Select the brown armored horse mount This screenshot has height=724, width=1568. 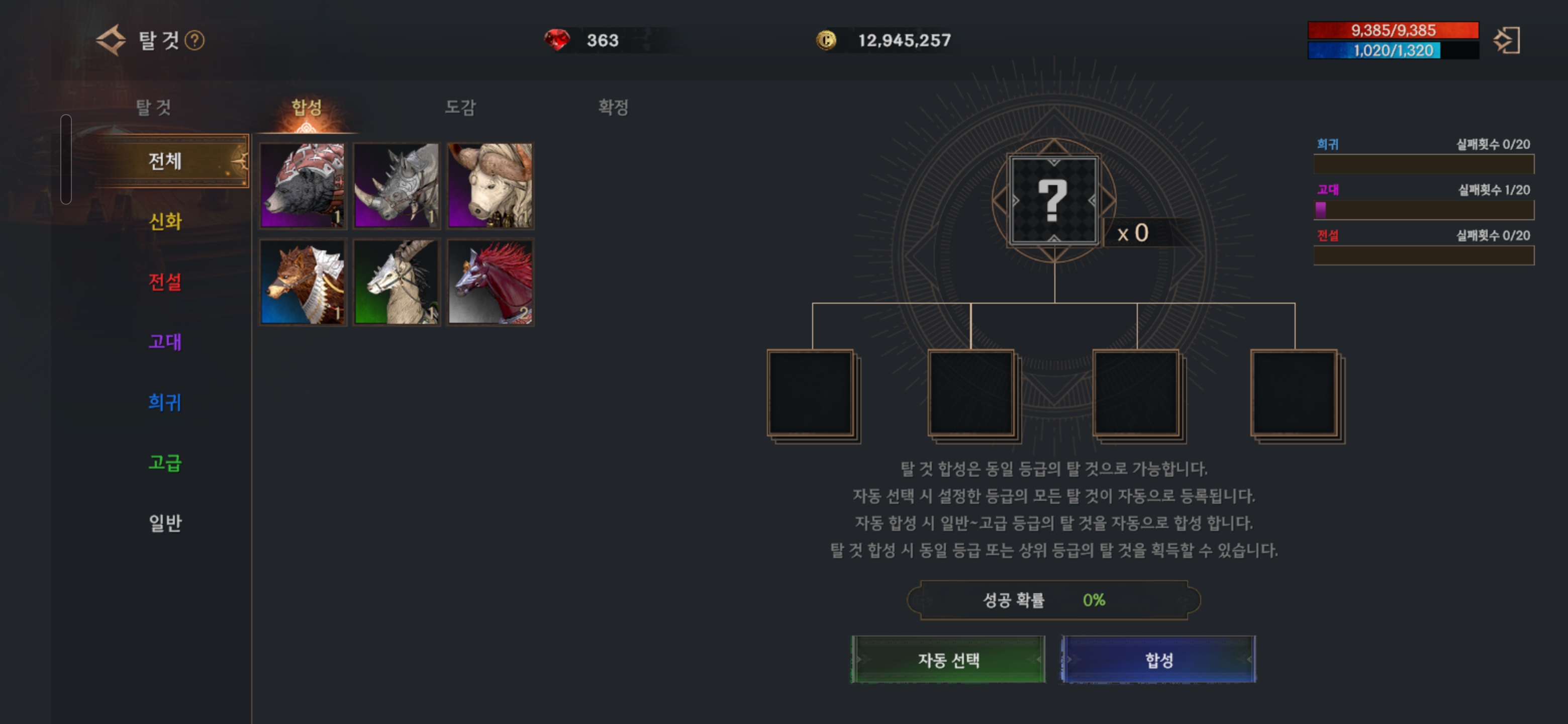[303, 282]
